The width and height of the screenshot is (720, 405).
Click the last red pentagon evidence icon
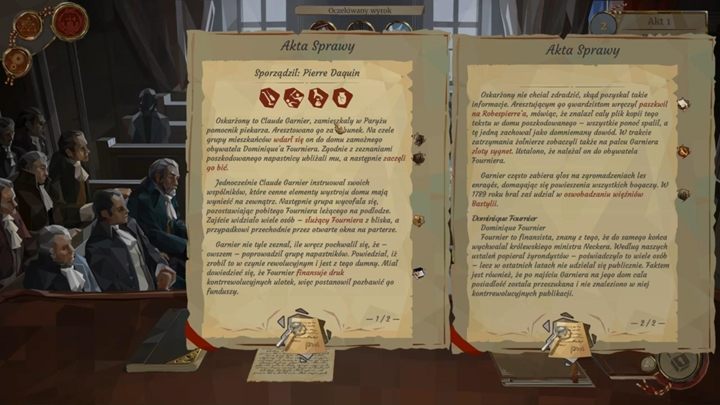342,97
